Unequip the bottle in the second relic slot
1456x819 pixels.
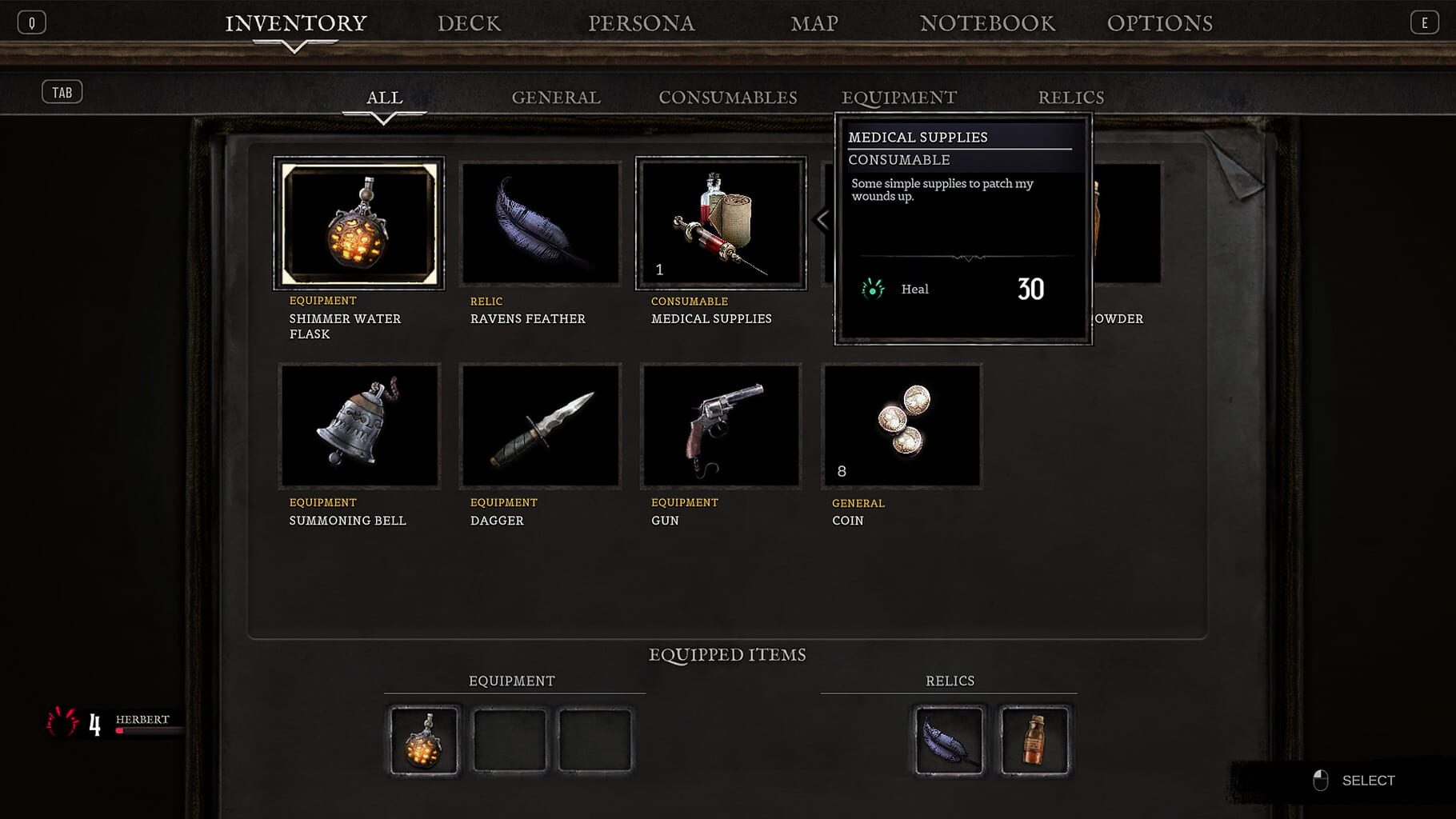(x=1035, y=739)
